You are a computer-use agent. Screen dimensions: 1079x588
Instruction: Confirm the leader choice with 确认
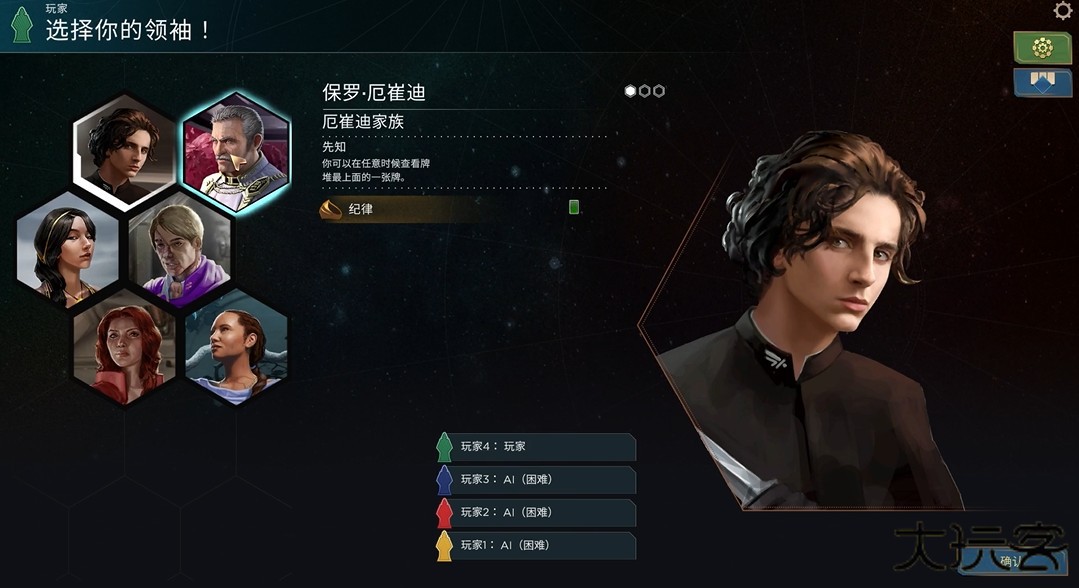click(1012, 561)
